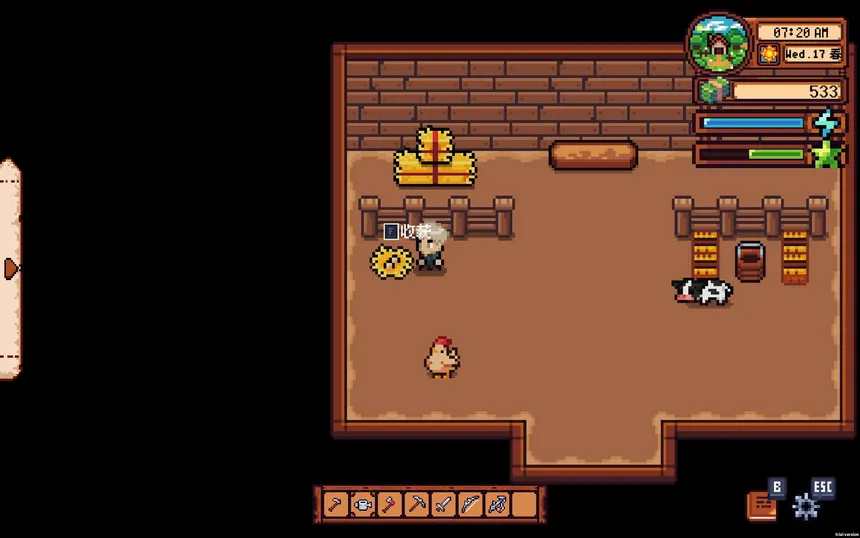The image size is (860, 538).
Task: Select the crossbow hotbar slot
Action: point(498,505)
